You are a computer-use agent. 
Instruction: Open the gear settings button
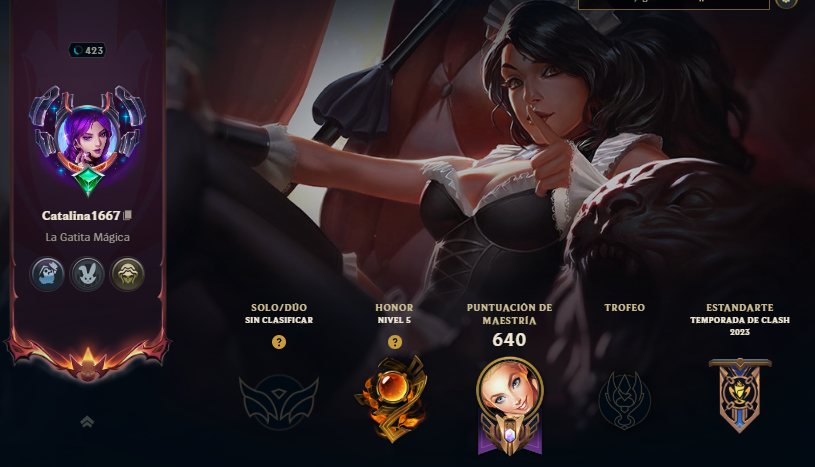pyautogui.click(x=787, y=3)
